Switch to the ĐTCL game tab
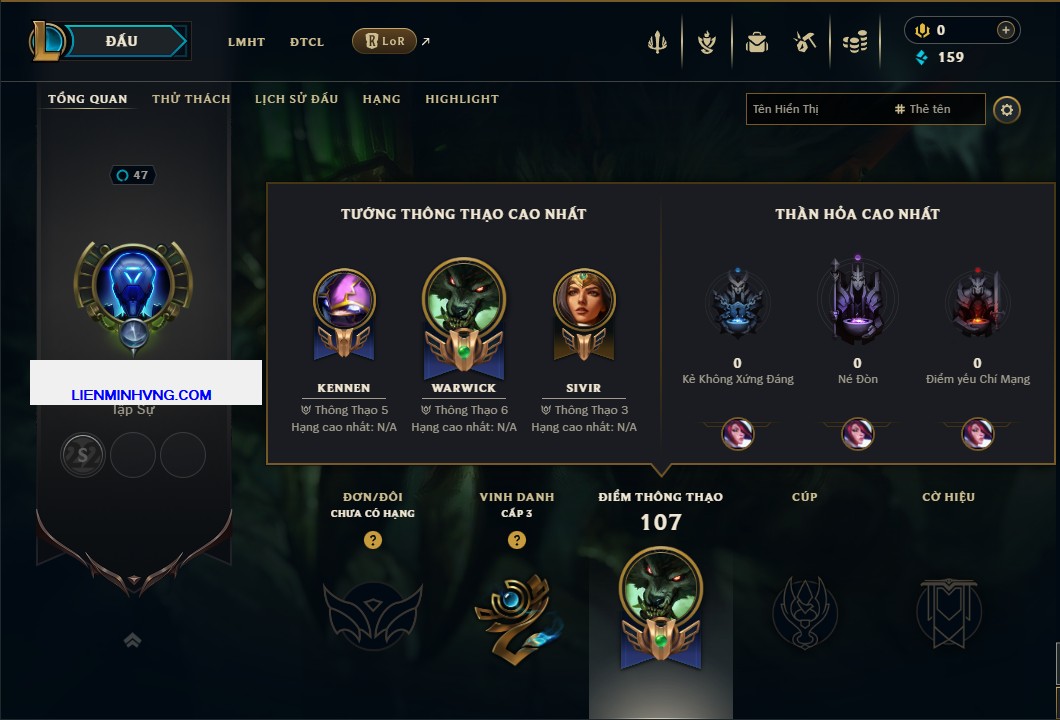1060x720 pixels. (307, 42)
